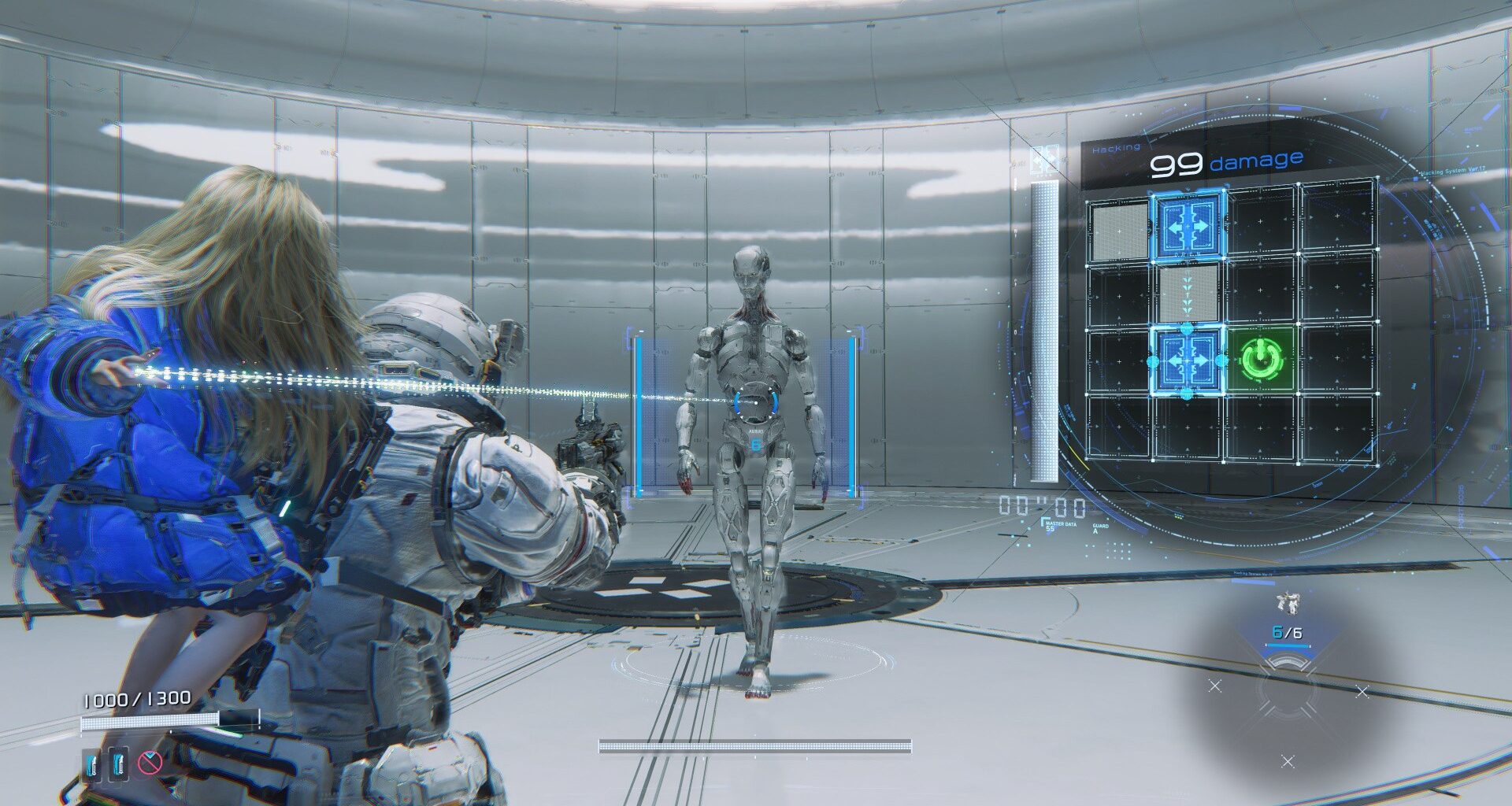This screenshot has width=1512, height=806.
Task: Select the green power node tile
Action: pos(1261,360)
